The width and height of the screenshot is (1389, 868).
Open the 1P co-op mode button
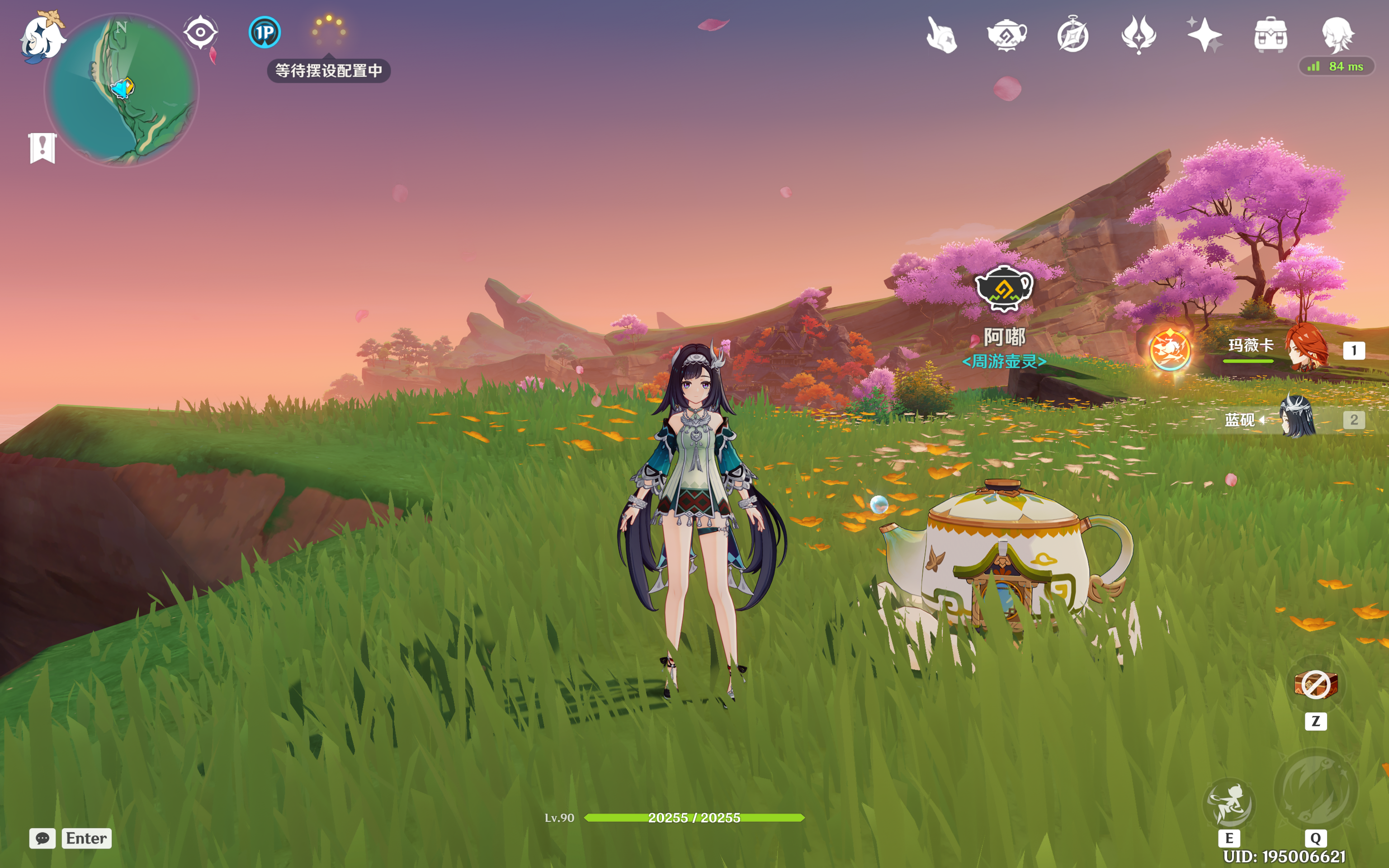click(265, 32)
